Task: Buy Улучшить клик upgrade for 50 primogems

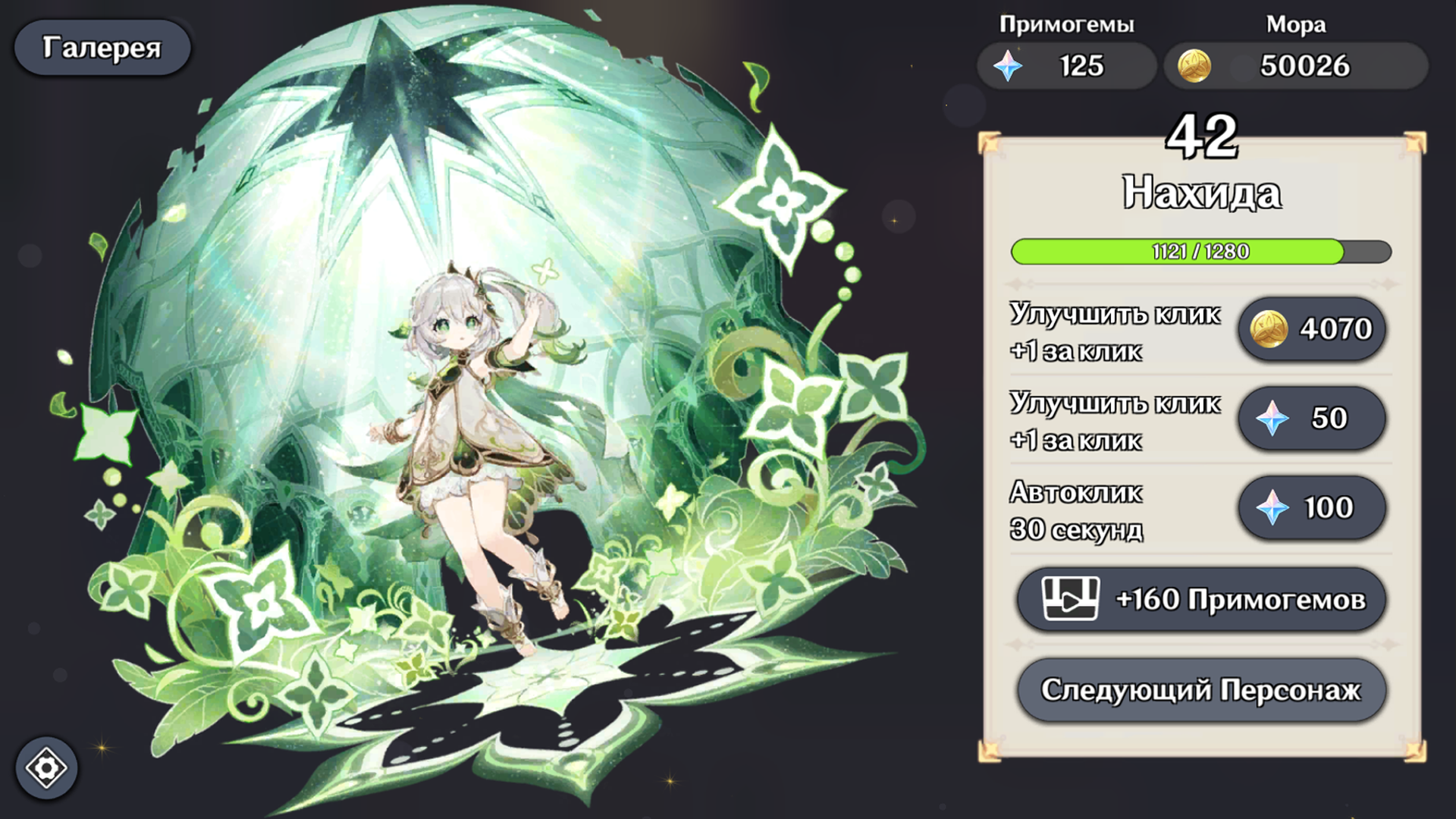Action: point(1312,418)
